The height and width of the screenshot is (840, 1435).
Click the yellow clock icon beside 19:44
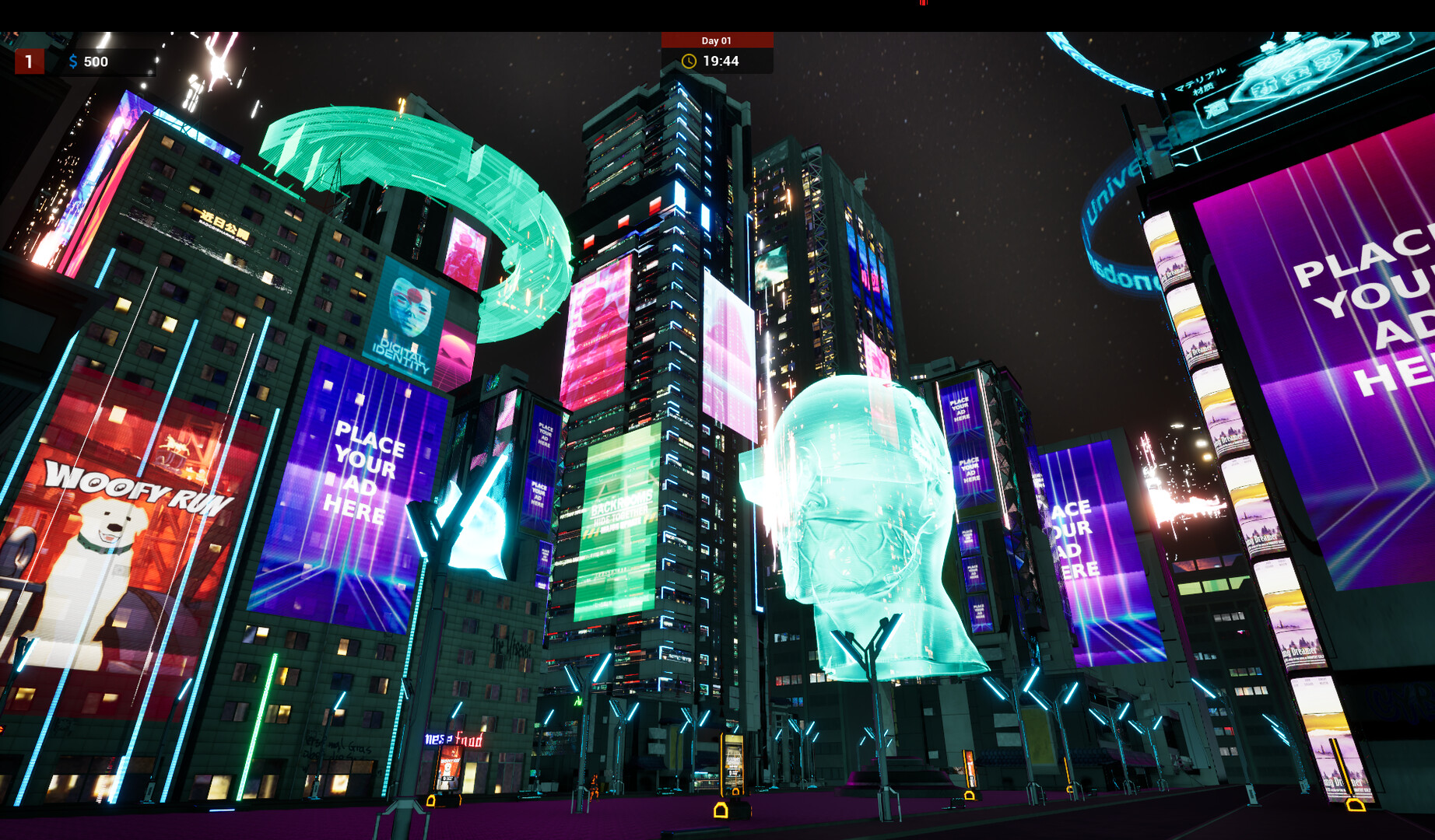tap(689, 61)
